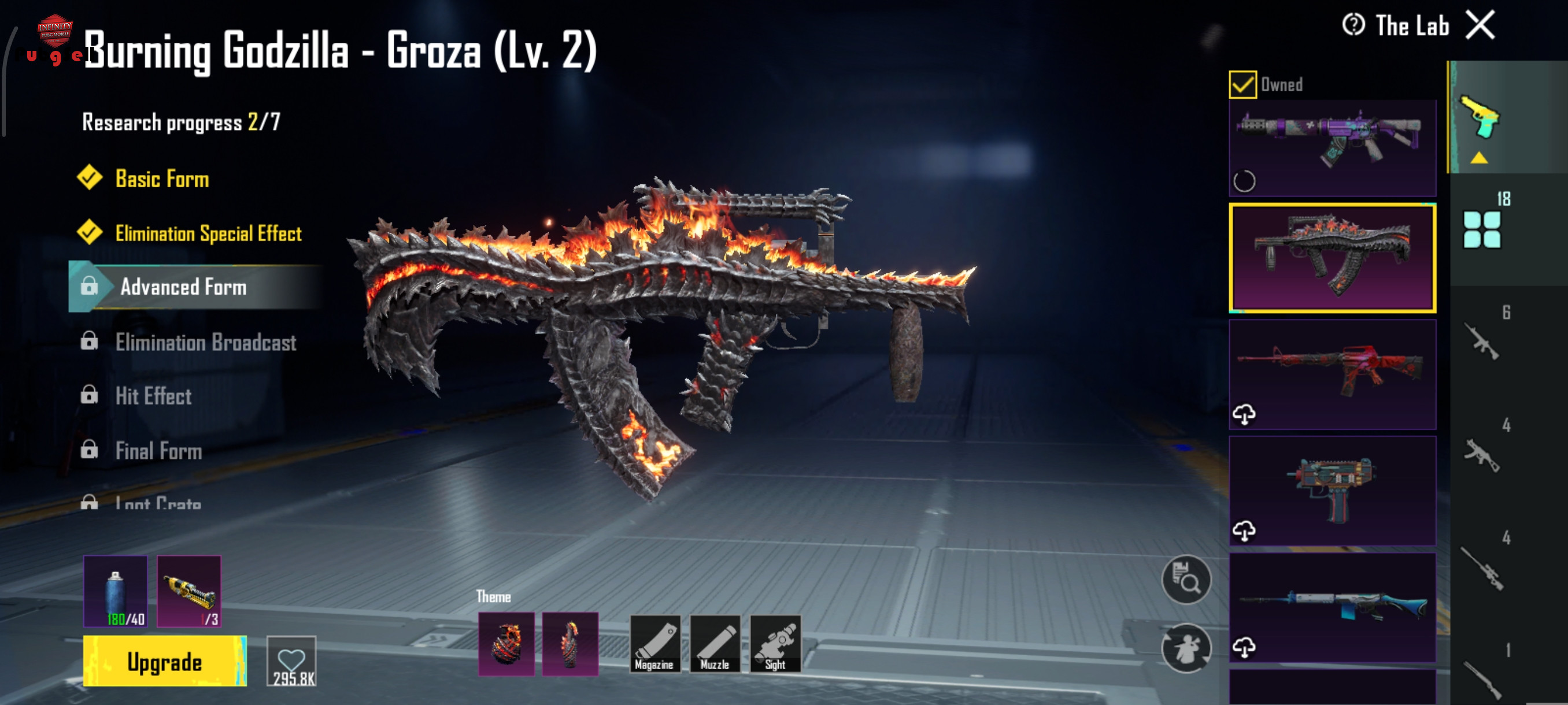
Task: Select the Basic Form stage
Action: pyautogui.click(x=162, y=179)
